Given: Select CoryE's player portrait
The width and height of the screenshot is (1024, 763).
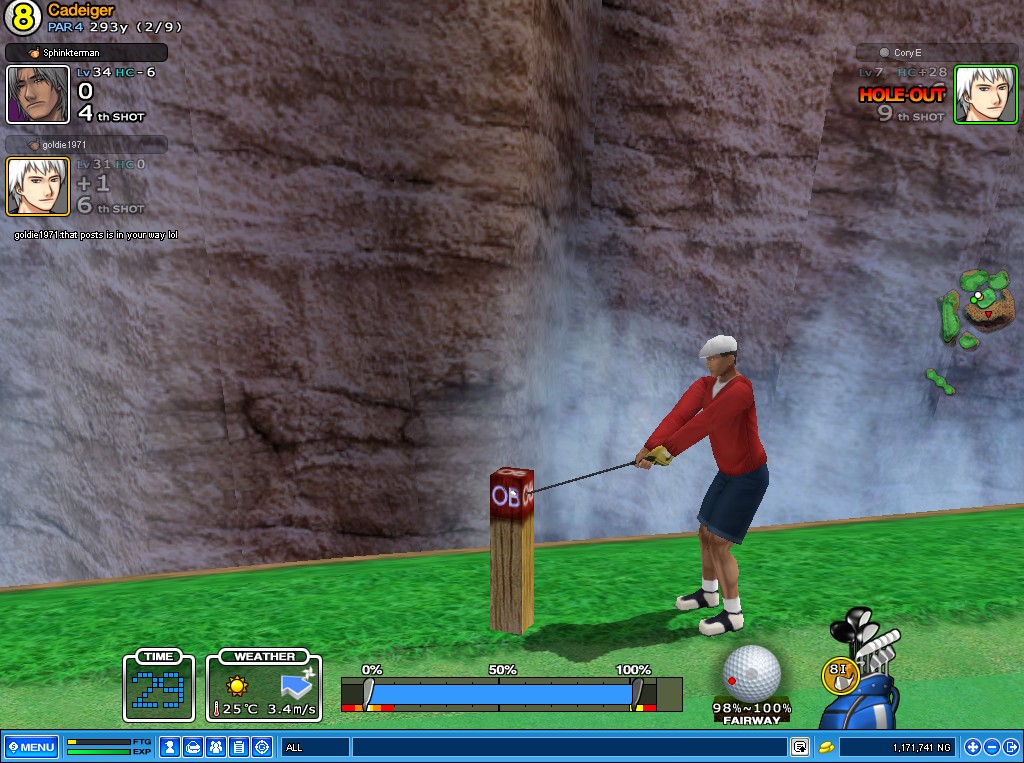Looking at the screenshot, I should click(985, 95).
